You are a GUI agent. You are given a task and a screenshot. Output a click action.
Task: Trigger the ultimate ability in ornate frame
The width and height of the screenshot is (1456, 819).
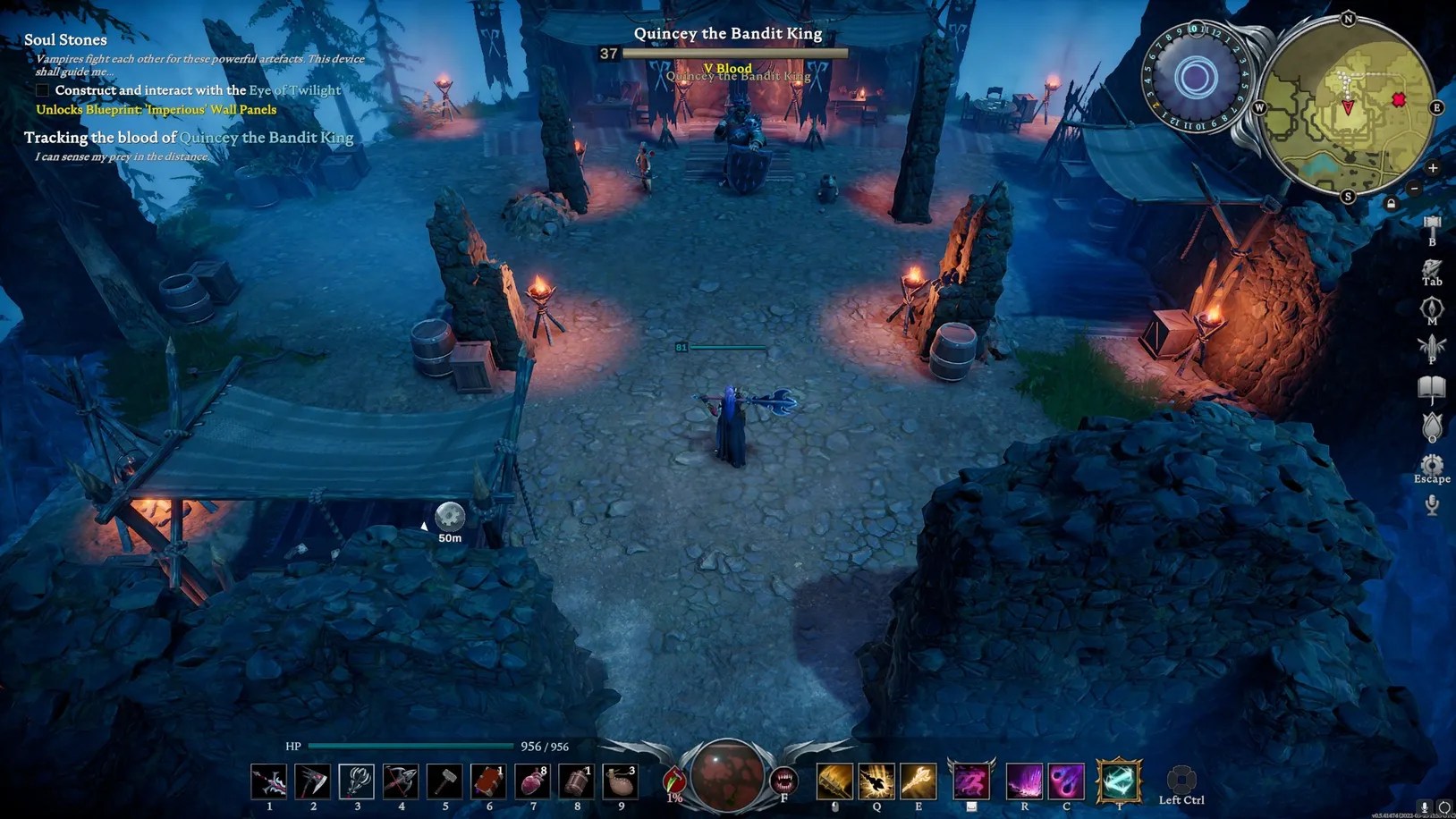(1119, 781)
